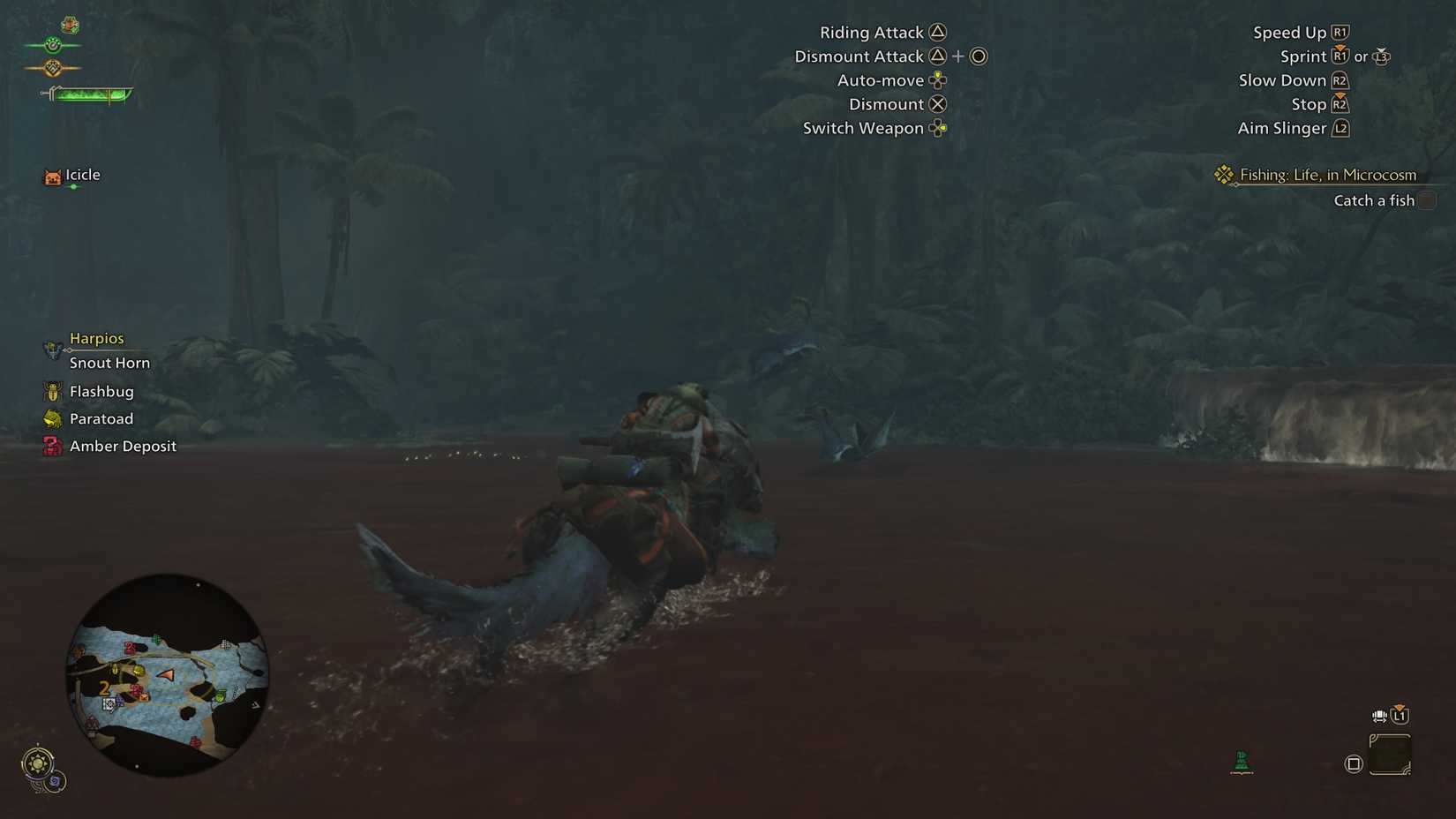Select the Flashbug icon in the sidebar

click(x=51, y=391)
